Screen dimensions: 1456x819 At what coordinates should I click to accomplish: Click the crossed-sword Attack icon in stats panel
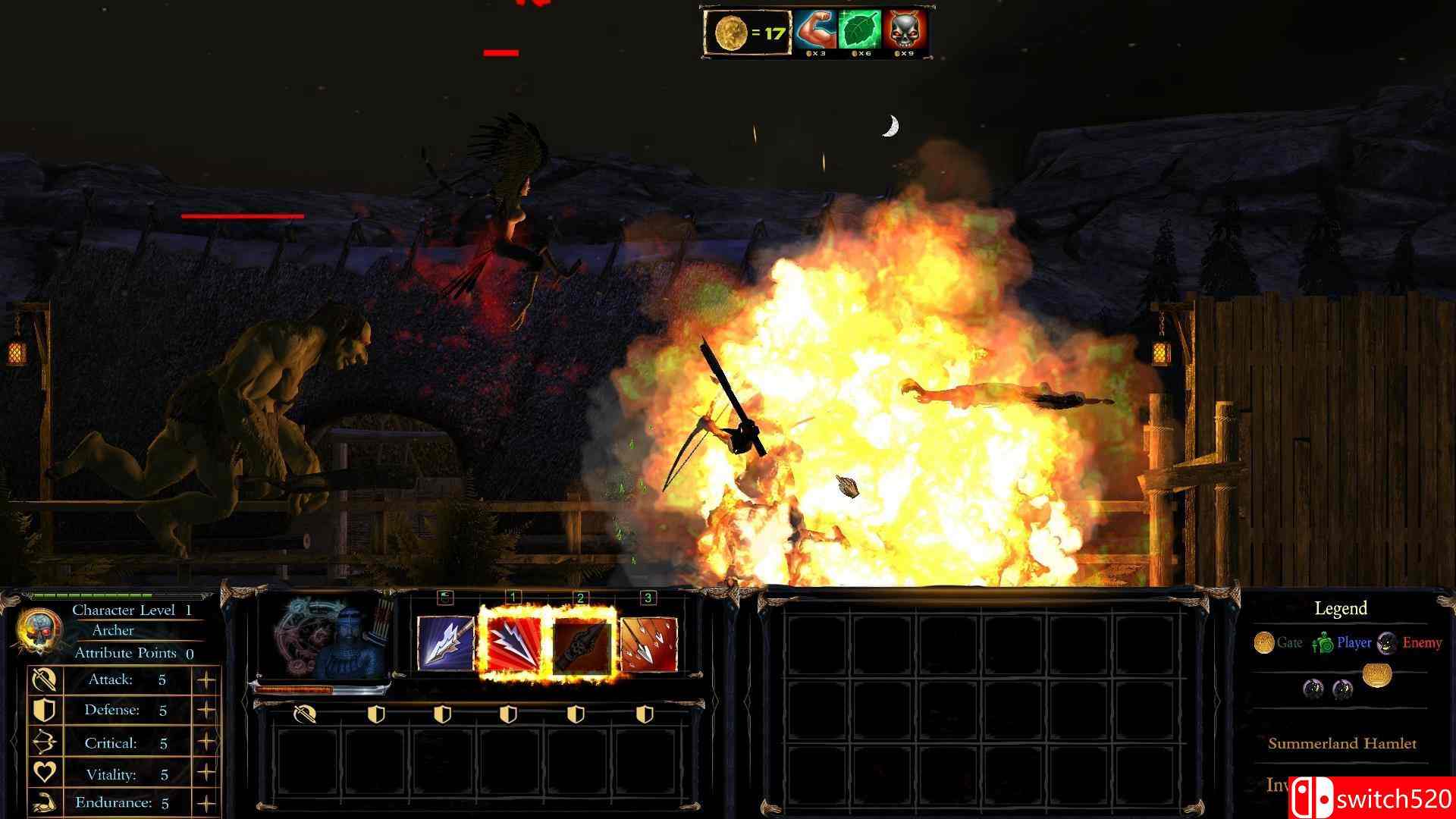(x=44, y=679)
